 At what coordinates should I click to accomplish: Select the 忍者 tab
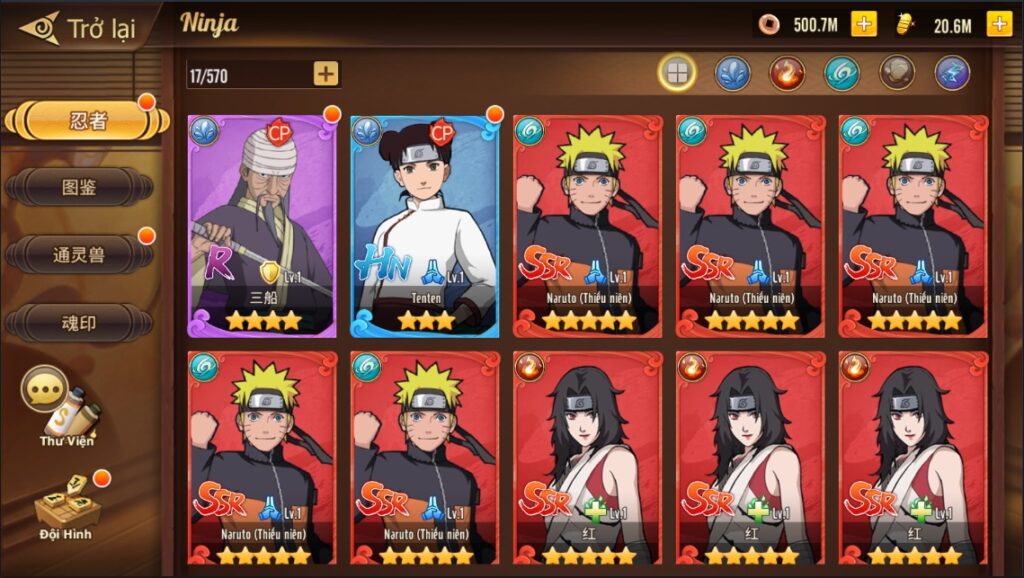coord(87,122)
